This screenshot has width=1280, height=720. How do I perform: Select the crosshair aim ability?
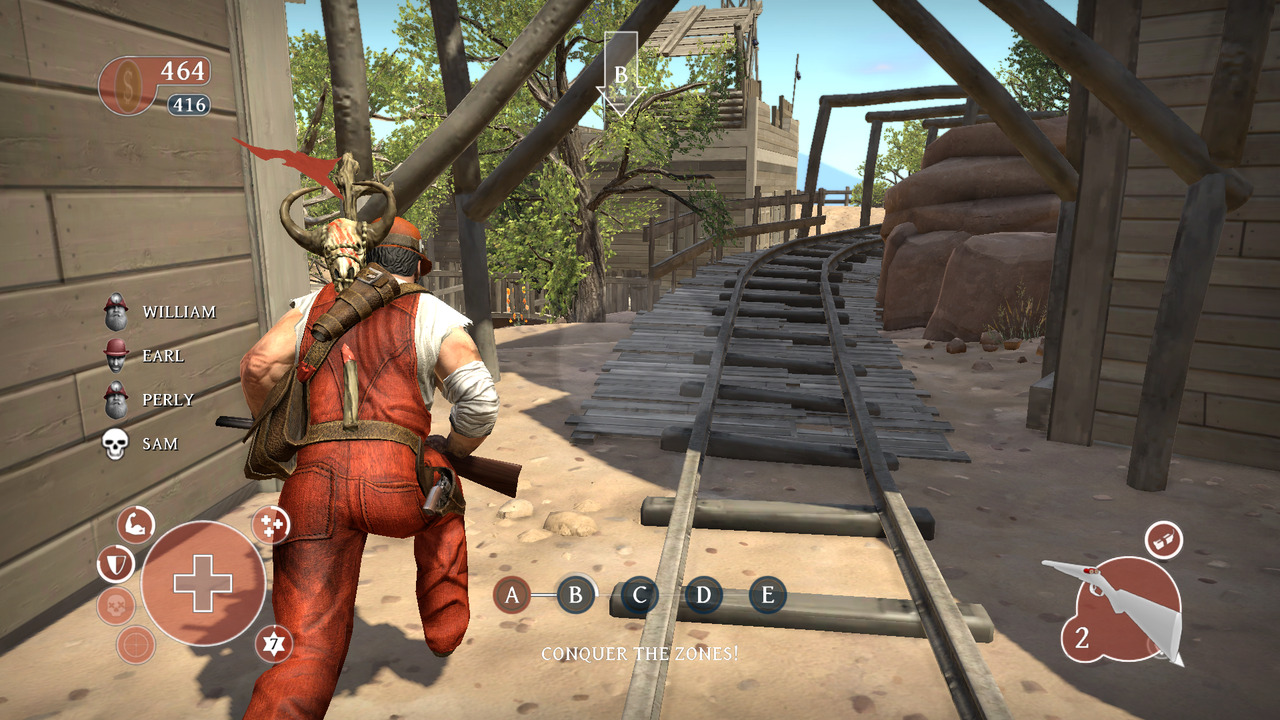[x=136, y=645]
